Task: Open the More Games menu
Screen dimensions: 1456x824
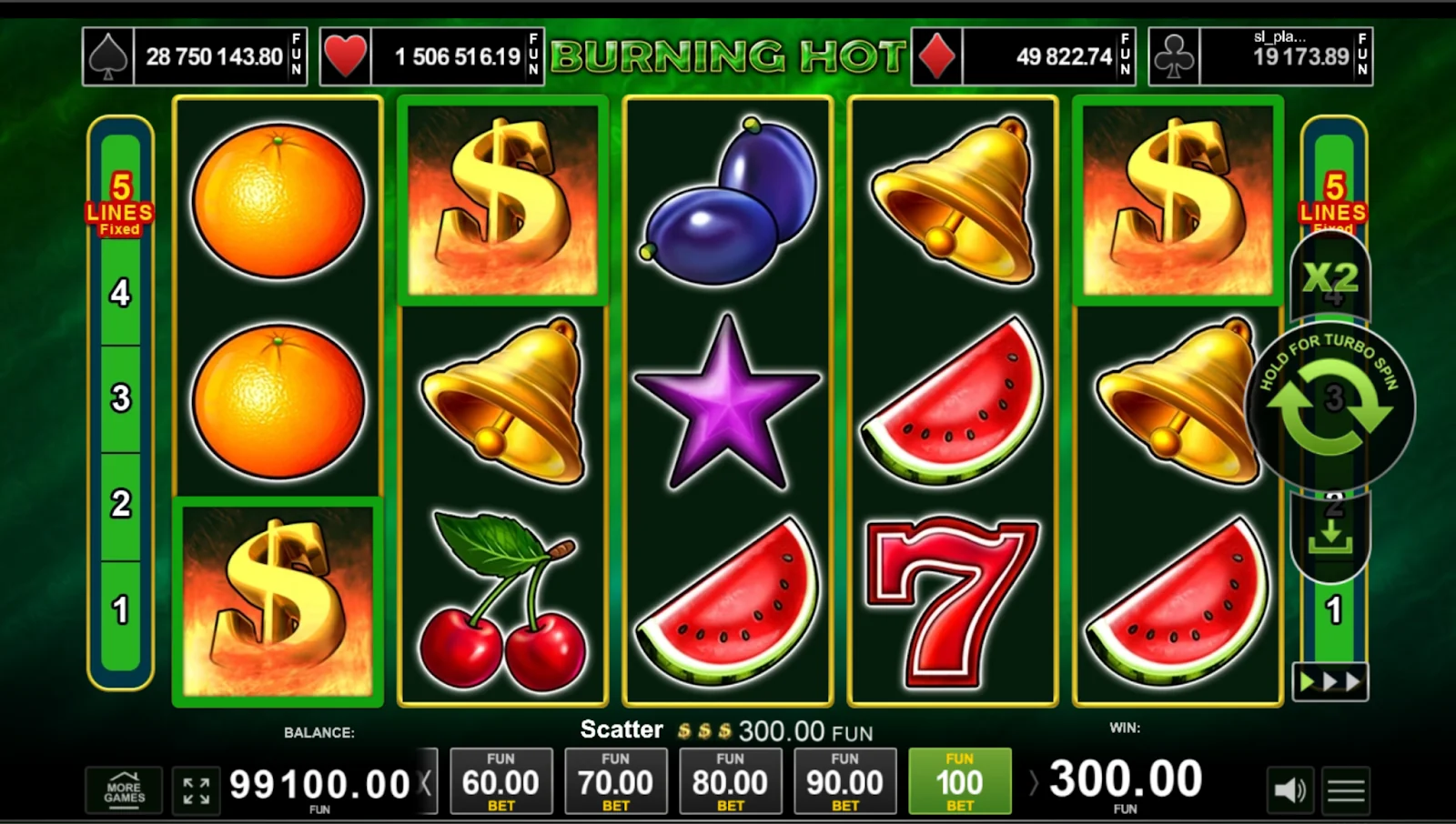Action: coord(124,789)
